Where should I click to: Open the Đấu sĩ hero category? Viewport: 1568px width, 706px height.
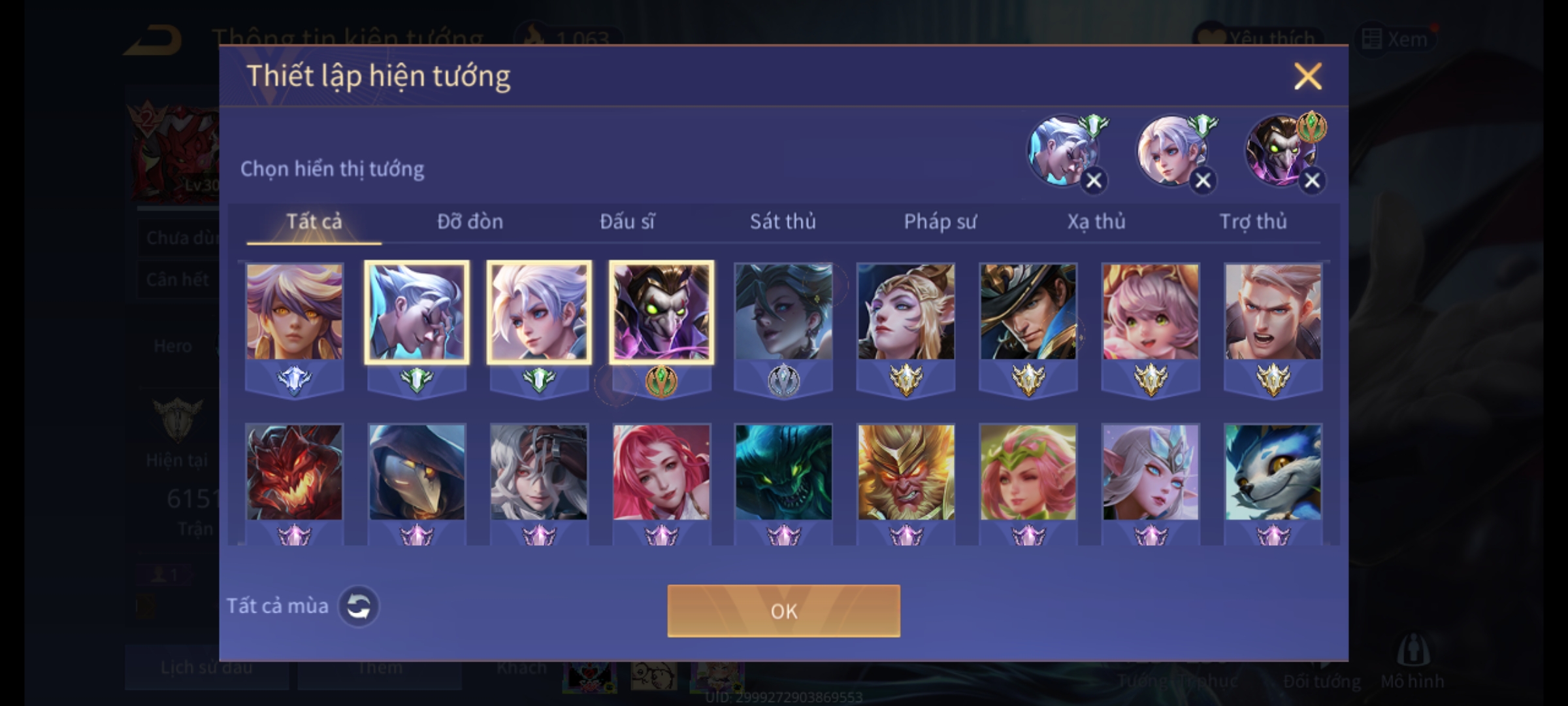click(x=627, y=222)
